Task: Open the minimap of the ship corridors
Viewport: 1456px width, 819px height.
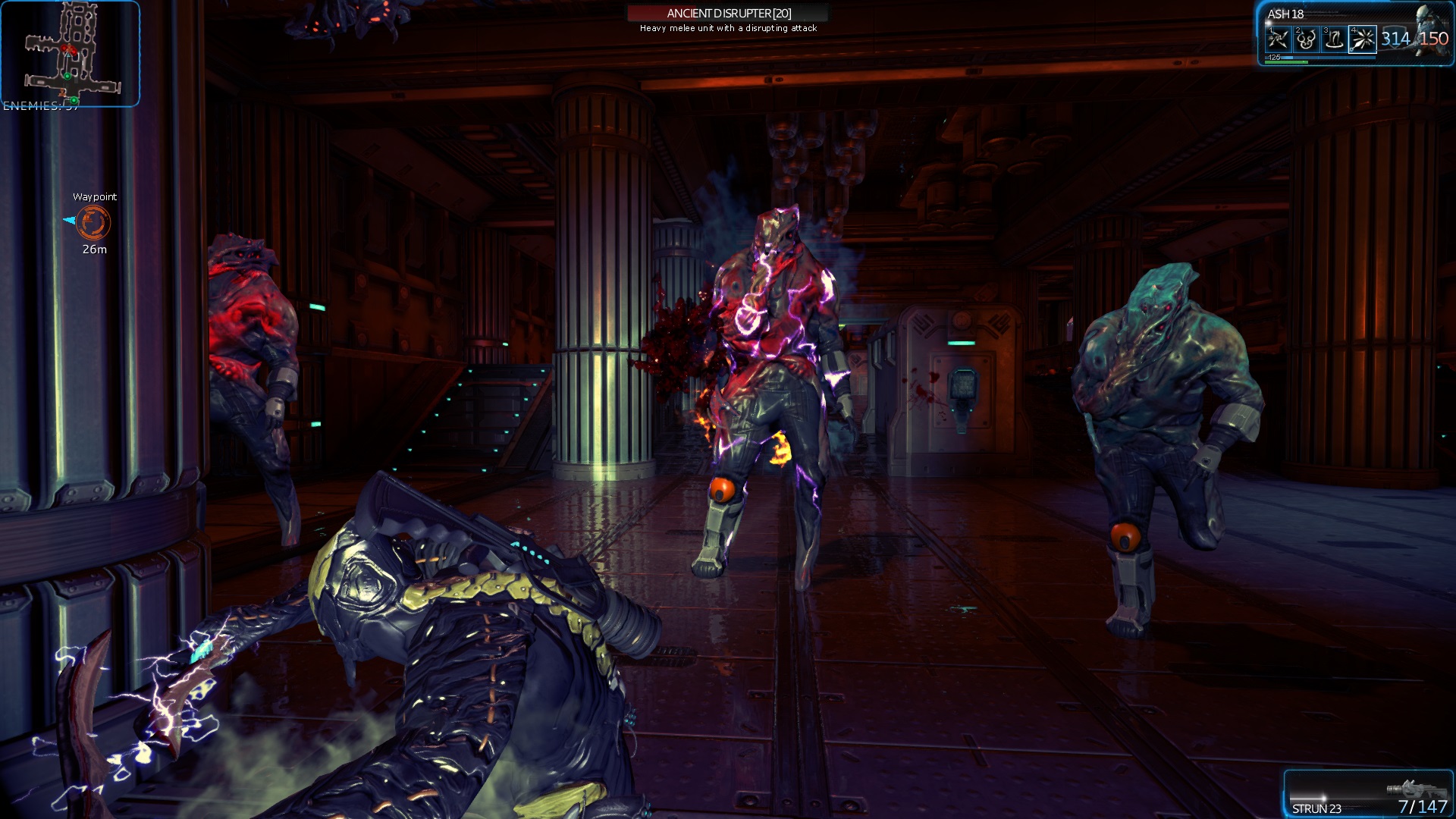Action: (x=70, y=53)
